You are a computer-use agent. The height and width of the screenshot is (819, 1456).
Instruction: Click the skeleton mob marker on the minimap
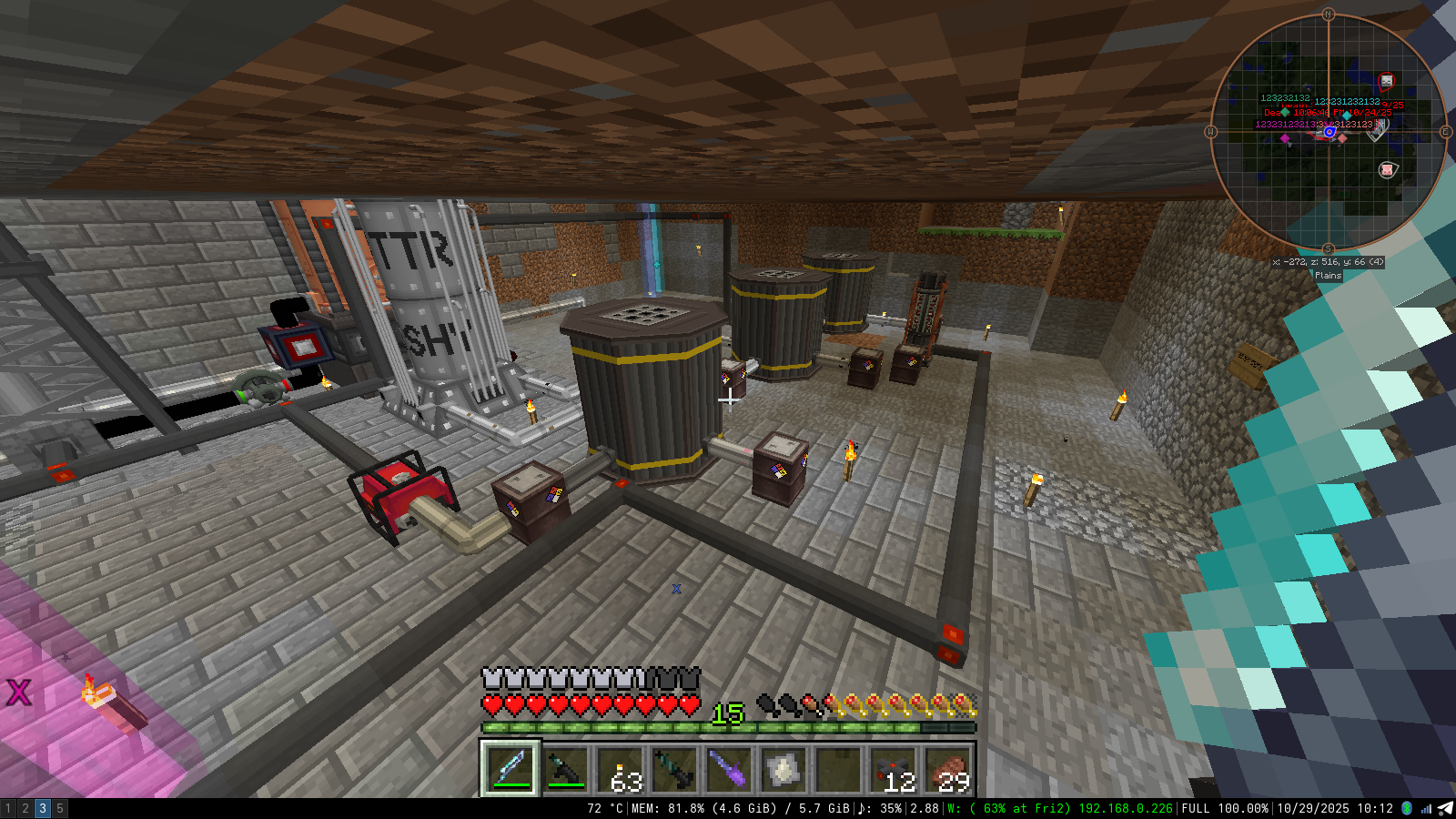1386,82
